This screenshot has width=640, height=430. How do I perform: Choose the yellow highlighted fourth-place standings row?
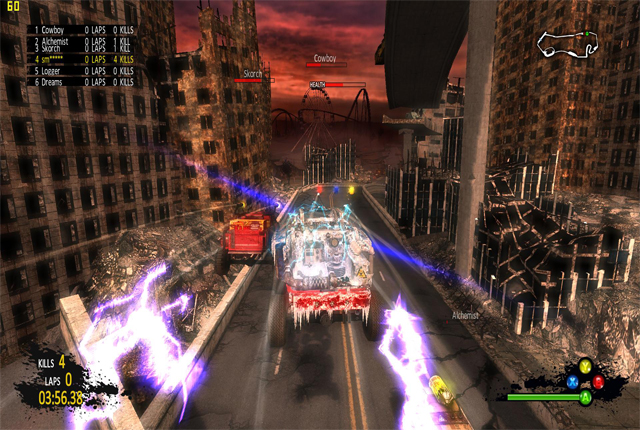pos(83,59)
